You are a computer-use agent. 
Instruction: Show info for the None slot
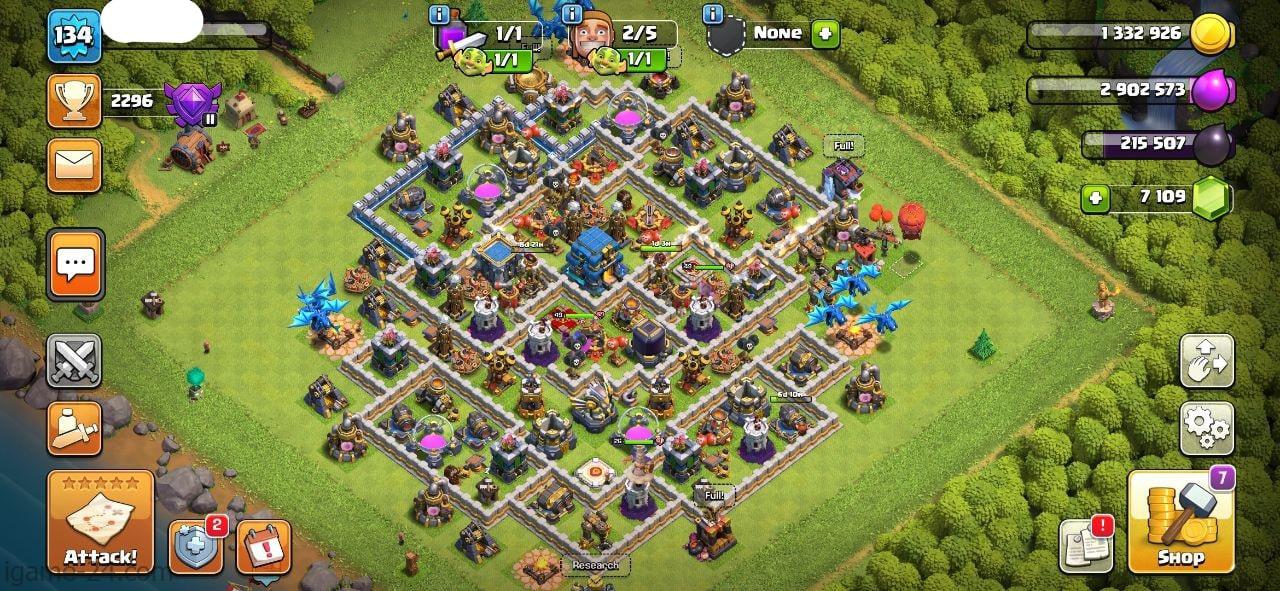713,15
